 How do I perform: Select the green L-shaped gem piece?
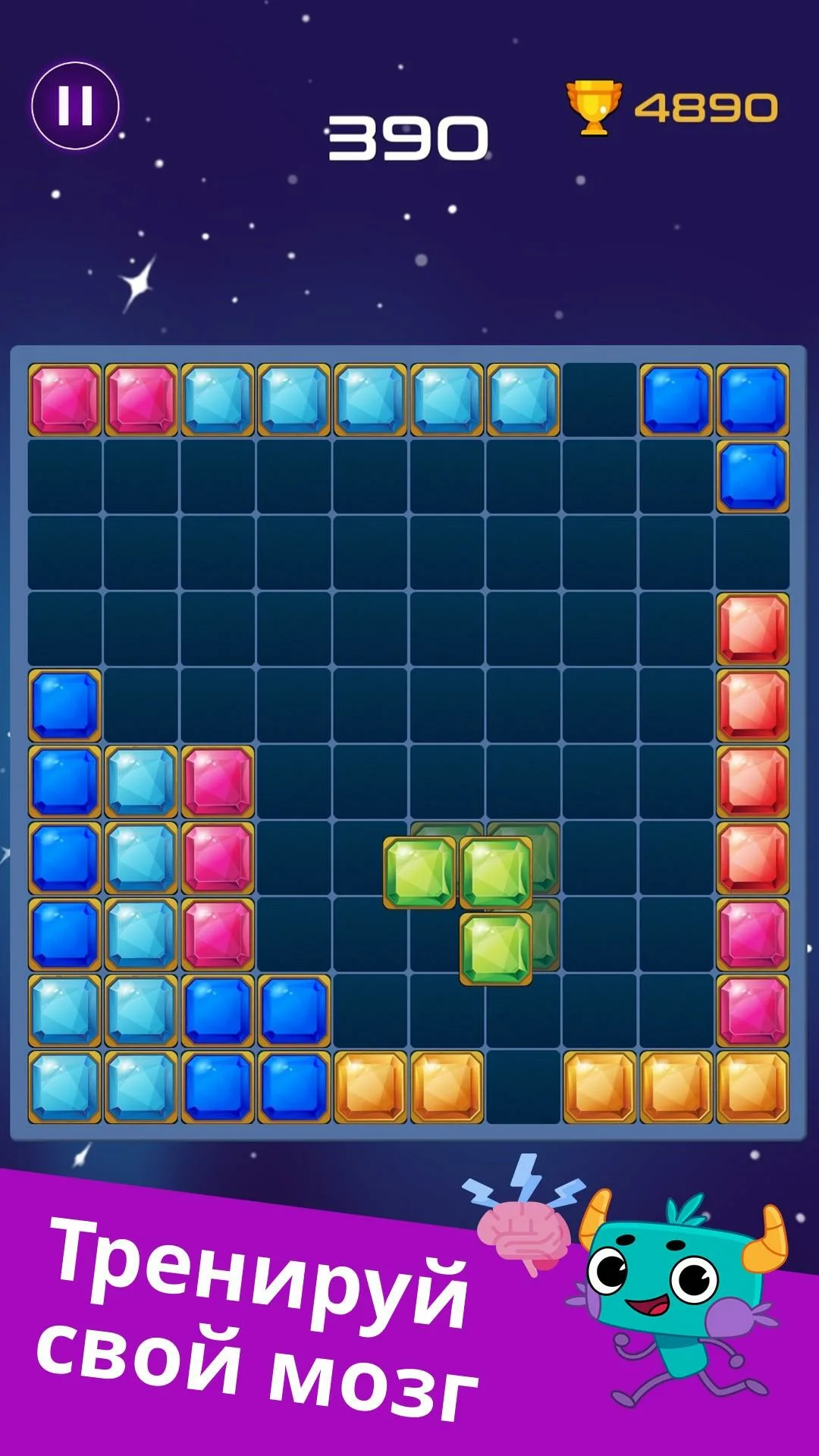[495, 873]
